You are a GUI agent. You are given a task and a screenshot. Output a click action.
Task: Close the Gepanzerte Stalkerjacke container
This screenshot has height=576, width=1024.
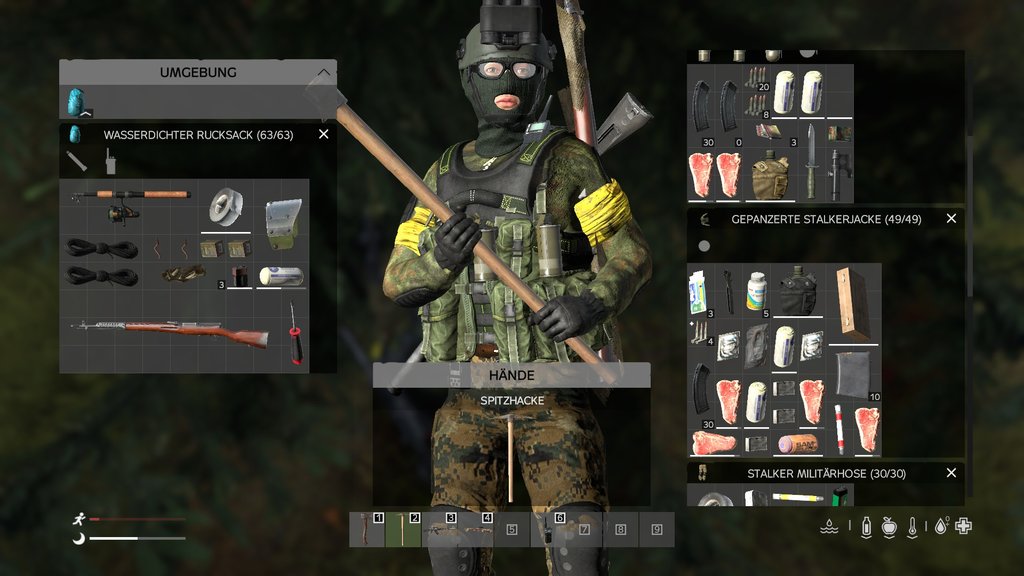(x=951, y=218)
